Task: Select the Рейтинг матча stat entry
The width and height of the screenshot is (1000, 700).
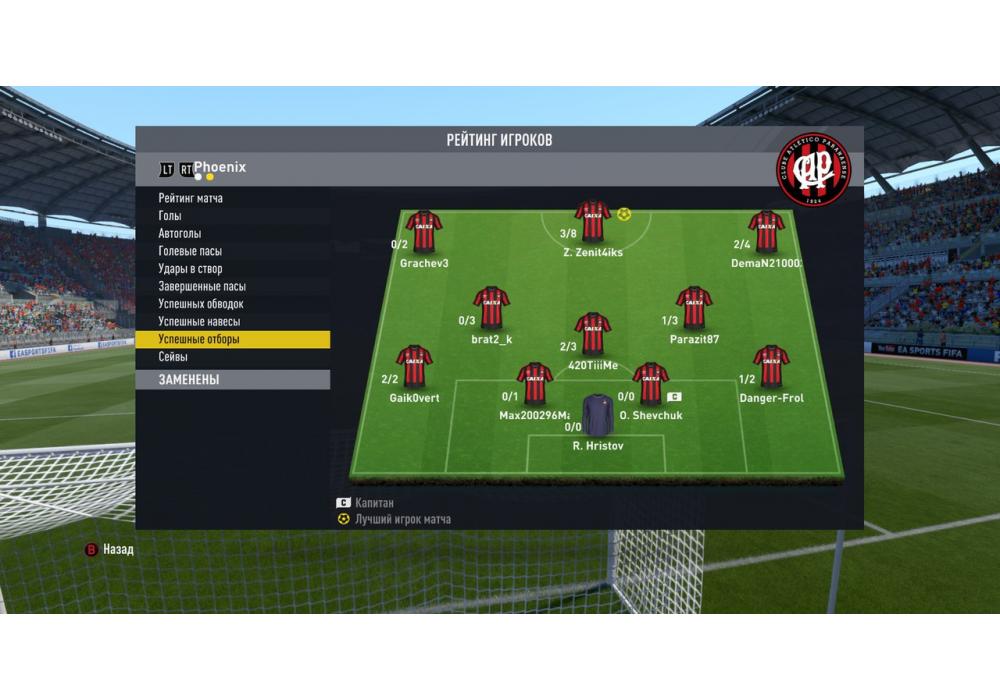Action: click(x=191, y=199)
